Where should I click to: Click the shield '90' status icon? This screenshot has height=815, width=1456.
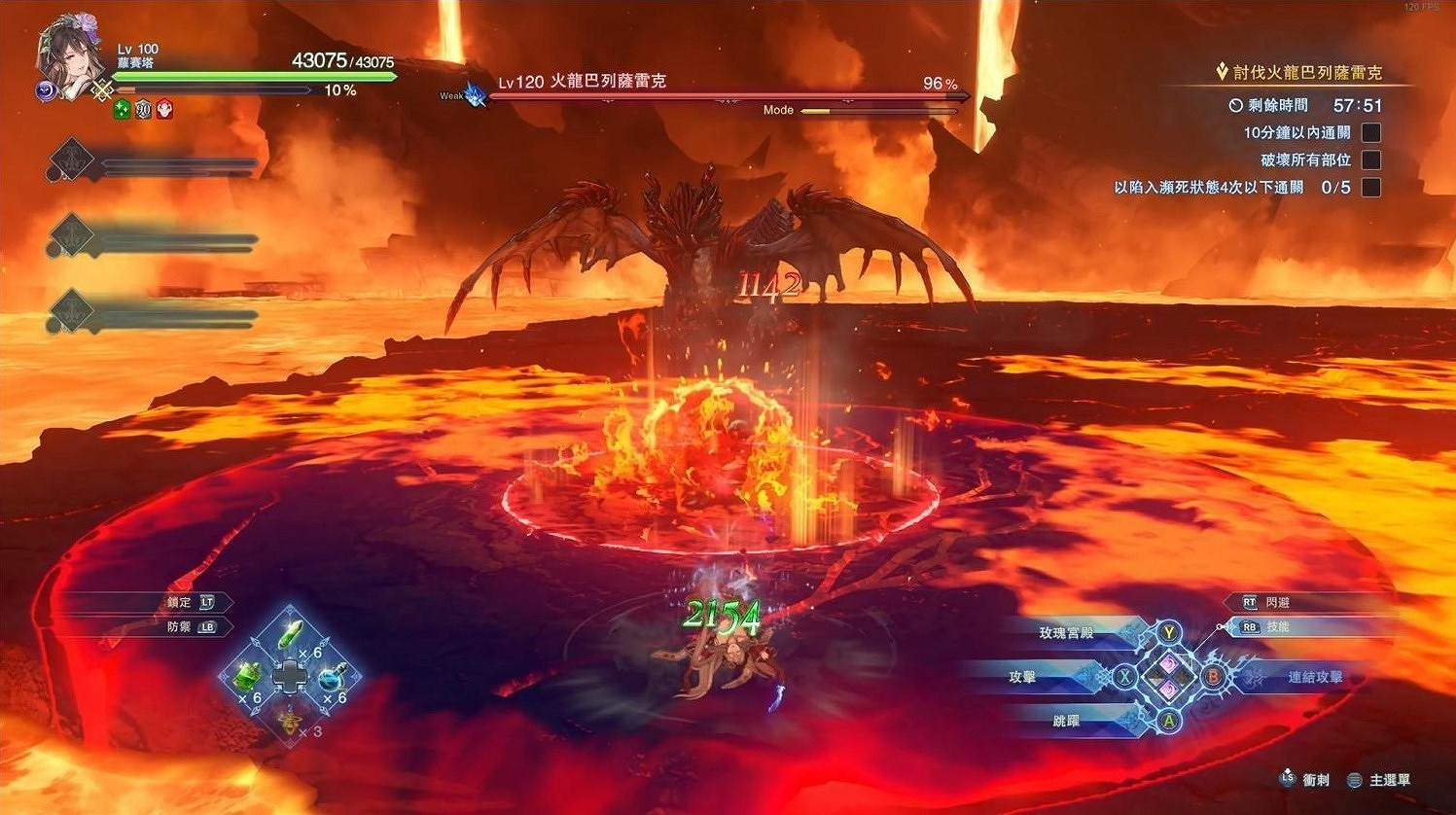coord(142,109)
